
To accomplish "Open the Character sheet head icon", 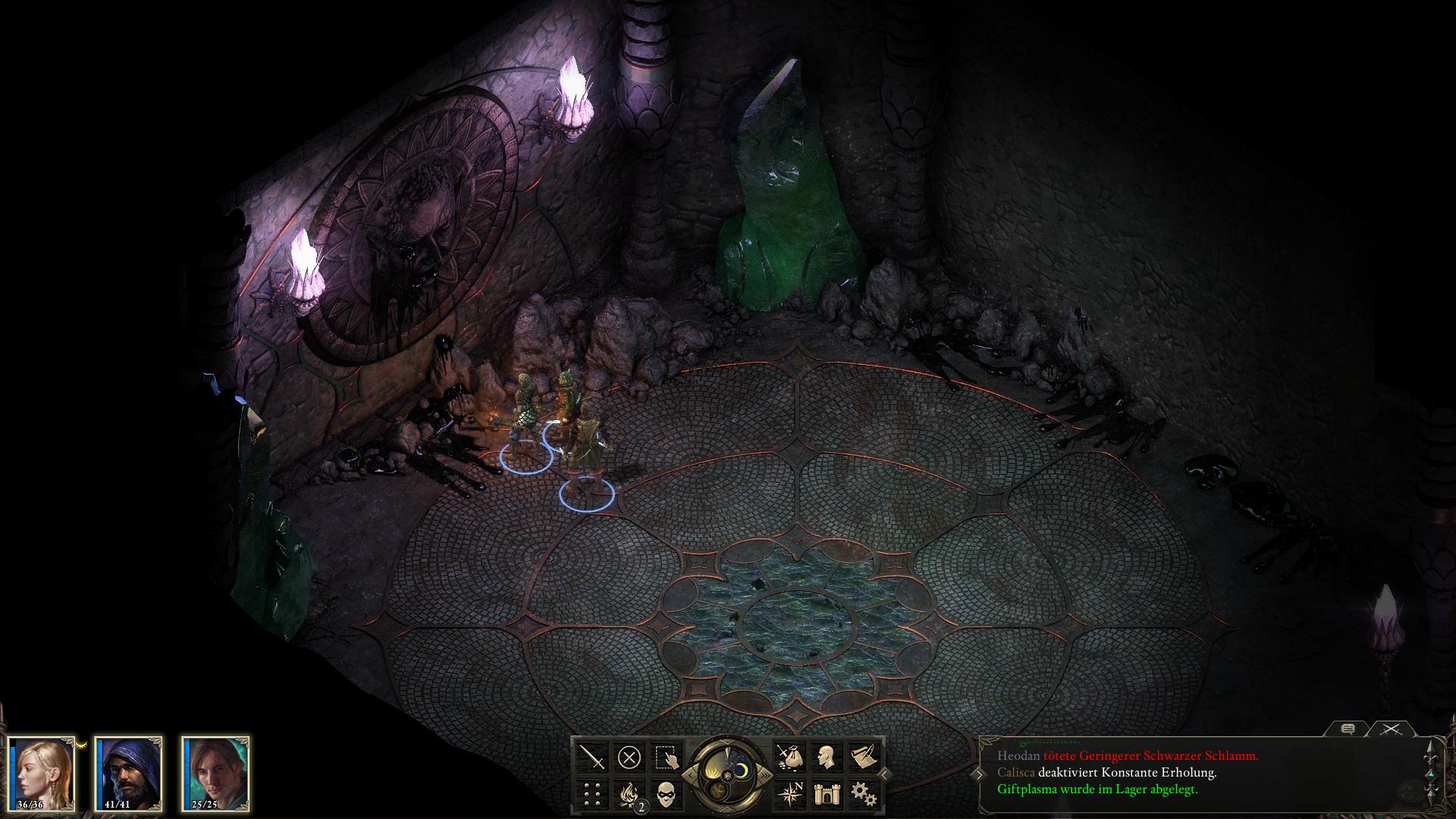I will [x=825, y=756].
